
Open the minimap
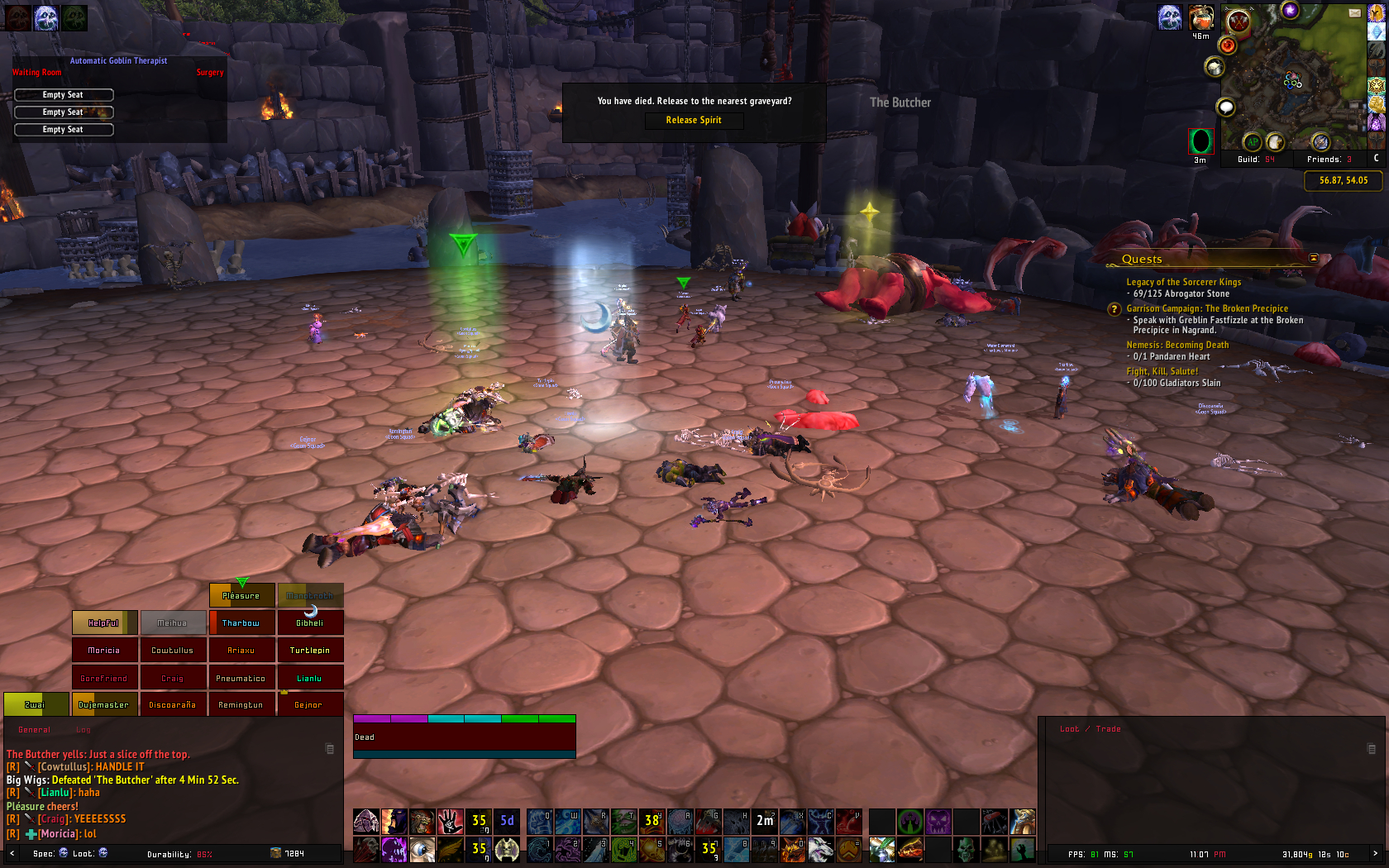pos(1294,79)
